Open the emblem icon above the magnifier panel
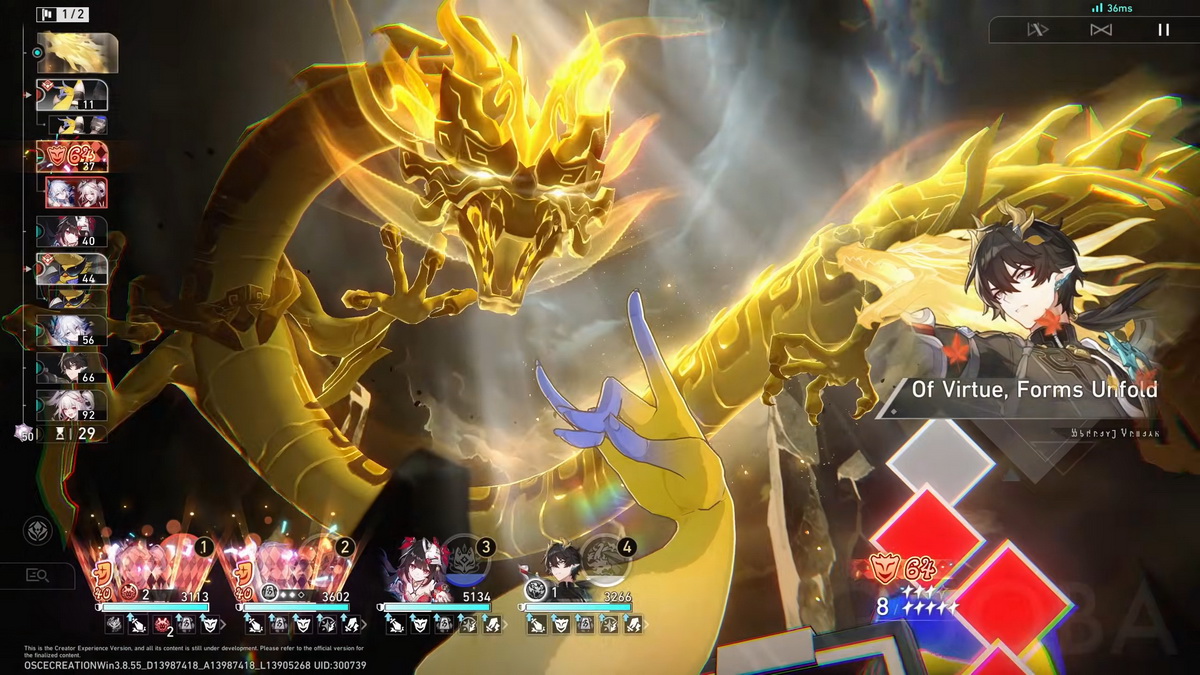1200x675 pixels. coord(38,531)
